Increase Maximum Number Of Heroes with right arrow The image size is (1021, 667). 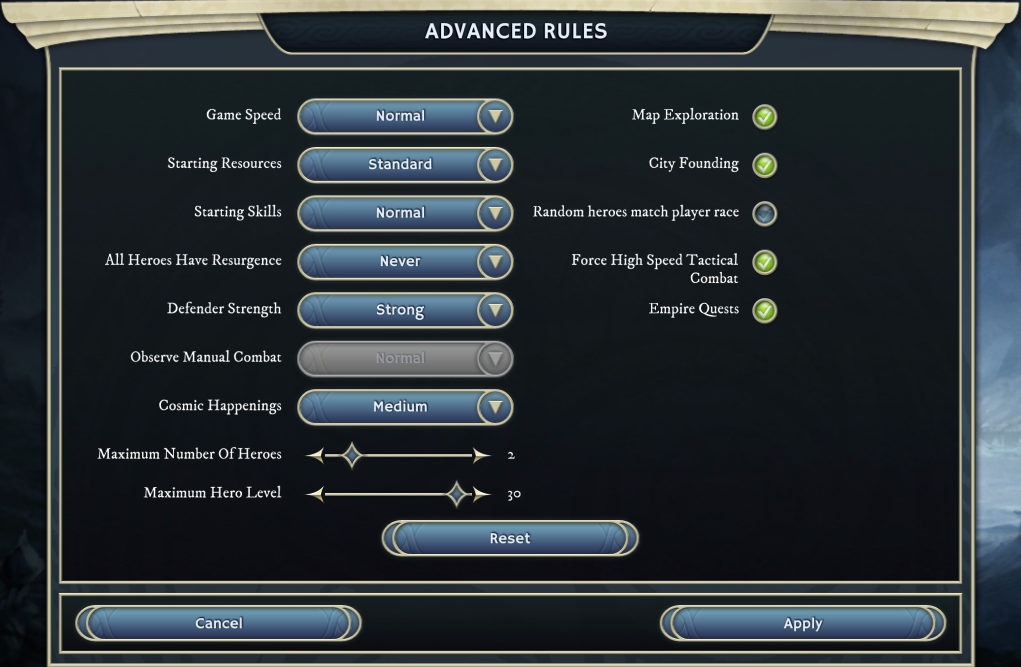(482, 456)
